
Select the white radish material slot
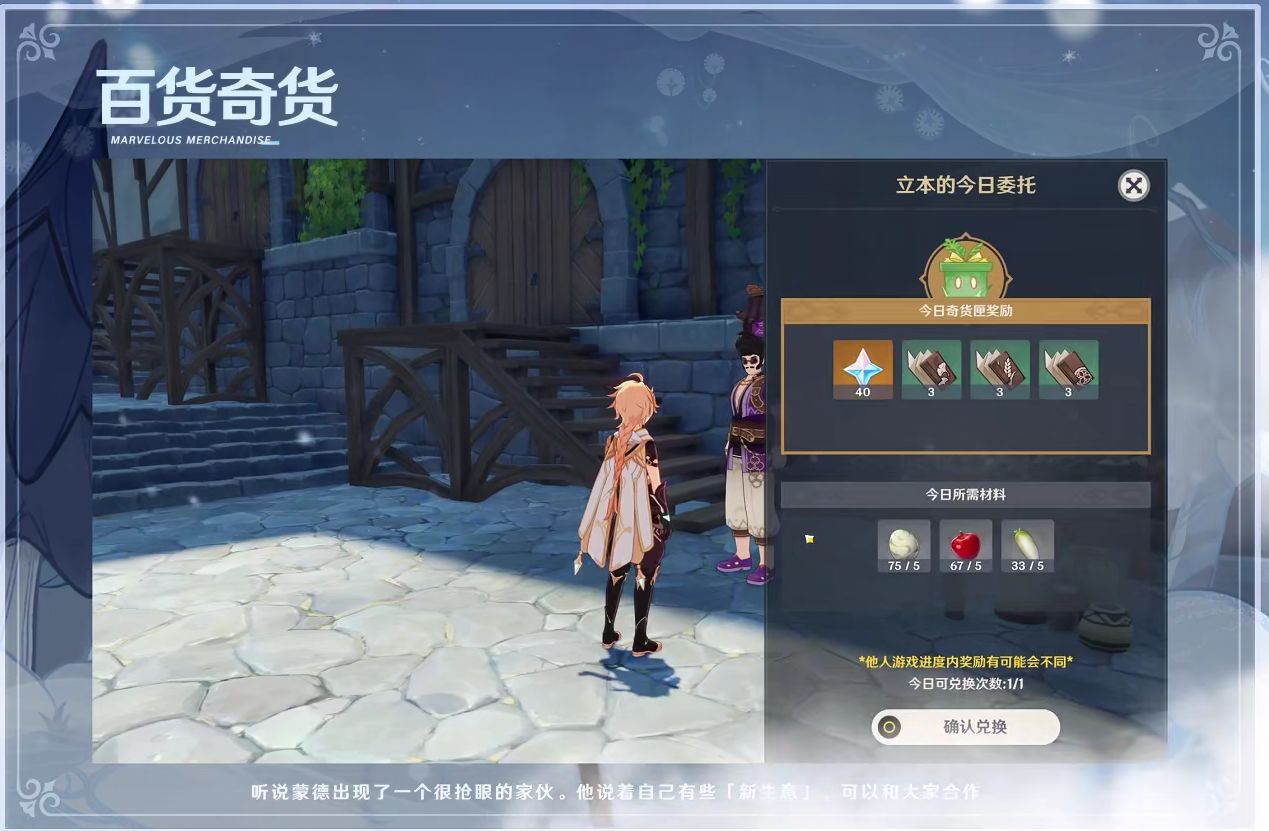pos(1027,546)
